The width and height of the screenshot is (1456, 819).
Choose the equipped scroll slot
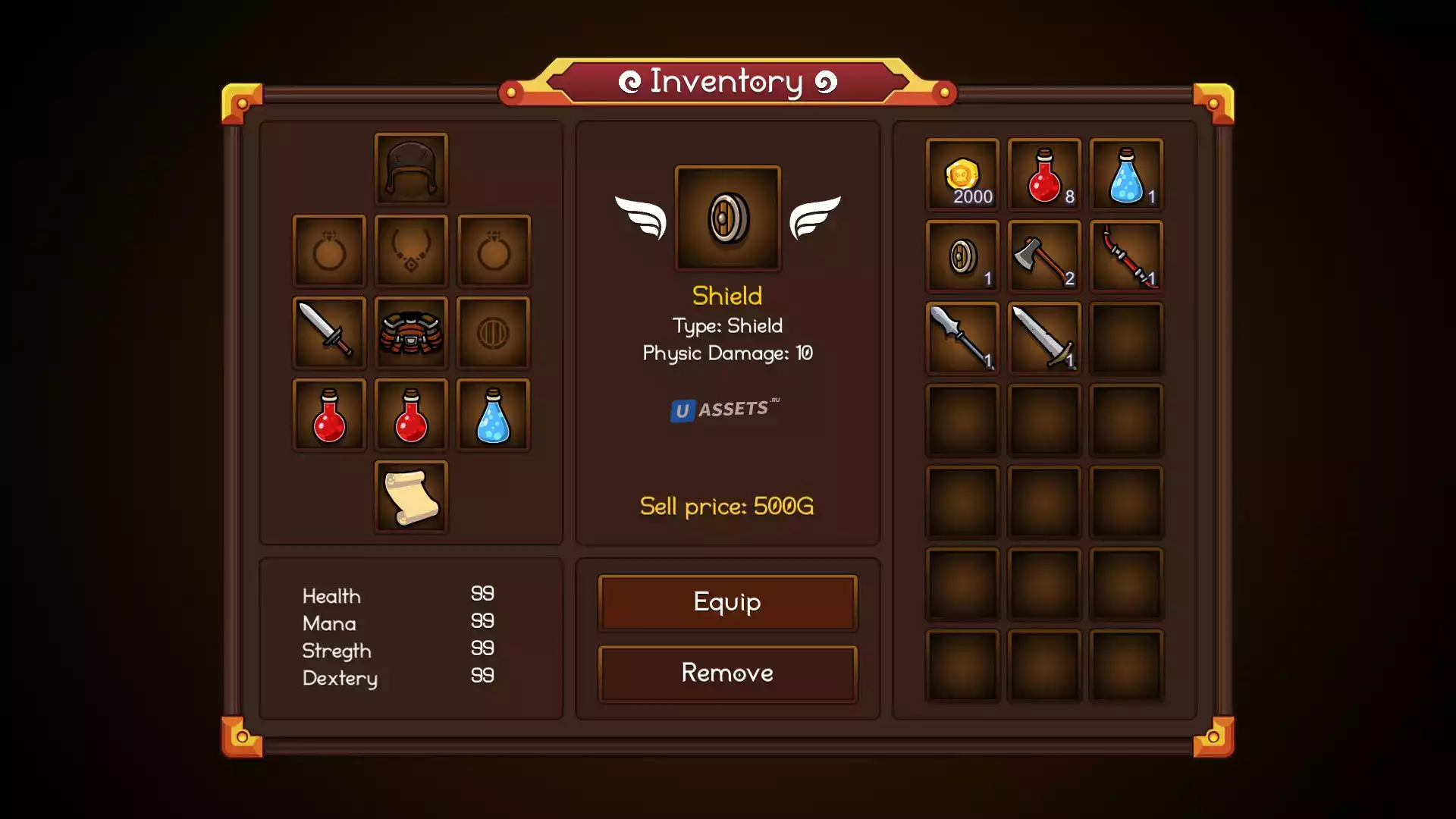click(x=411, y=496)
